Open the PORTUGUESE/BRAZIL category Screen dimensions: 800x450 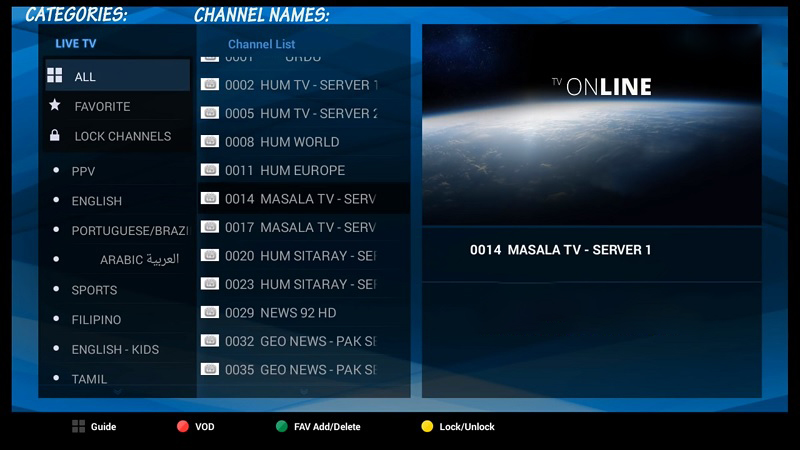(120, 230)
